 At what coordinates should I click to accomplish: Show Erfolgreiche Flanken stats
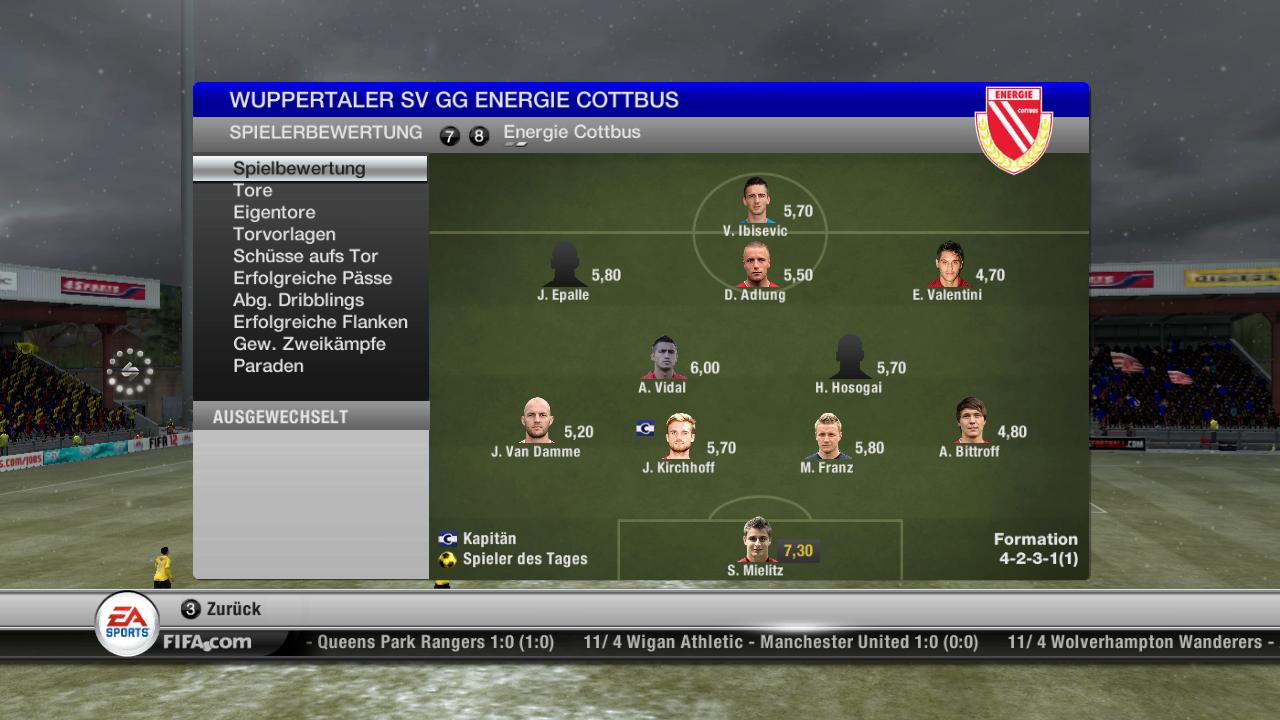click(x=320, y=322)
